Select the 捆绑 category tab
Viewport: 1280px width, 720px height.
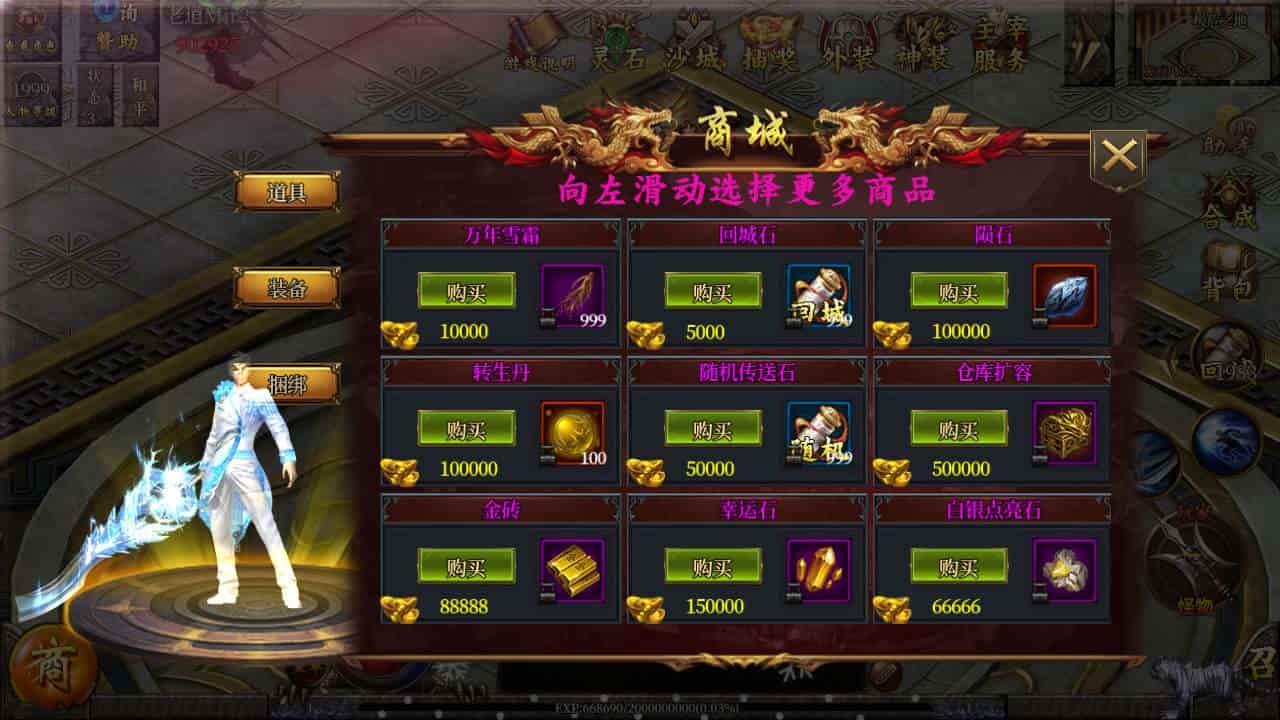coord(288,384)
